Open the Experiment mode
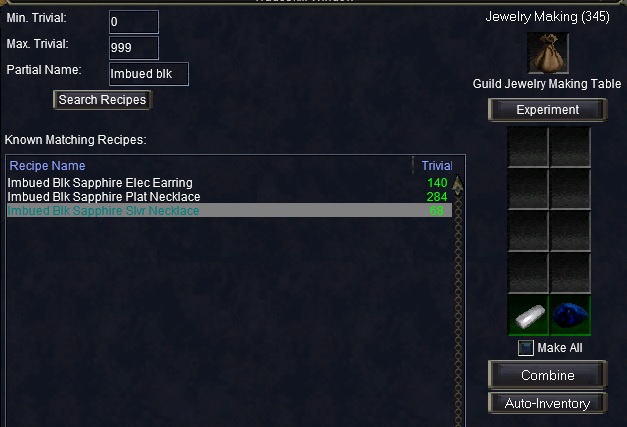This screenshot has width=627, height=427. pos(547,110)
